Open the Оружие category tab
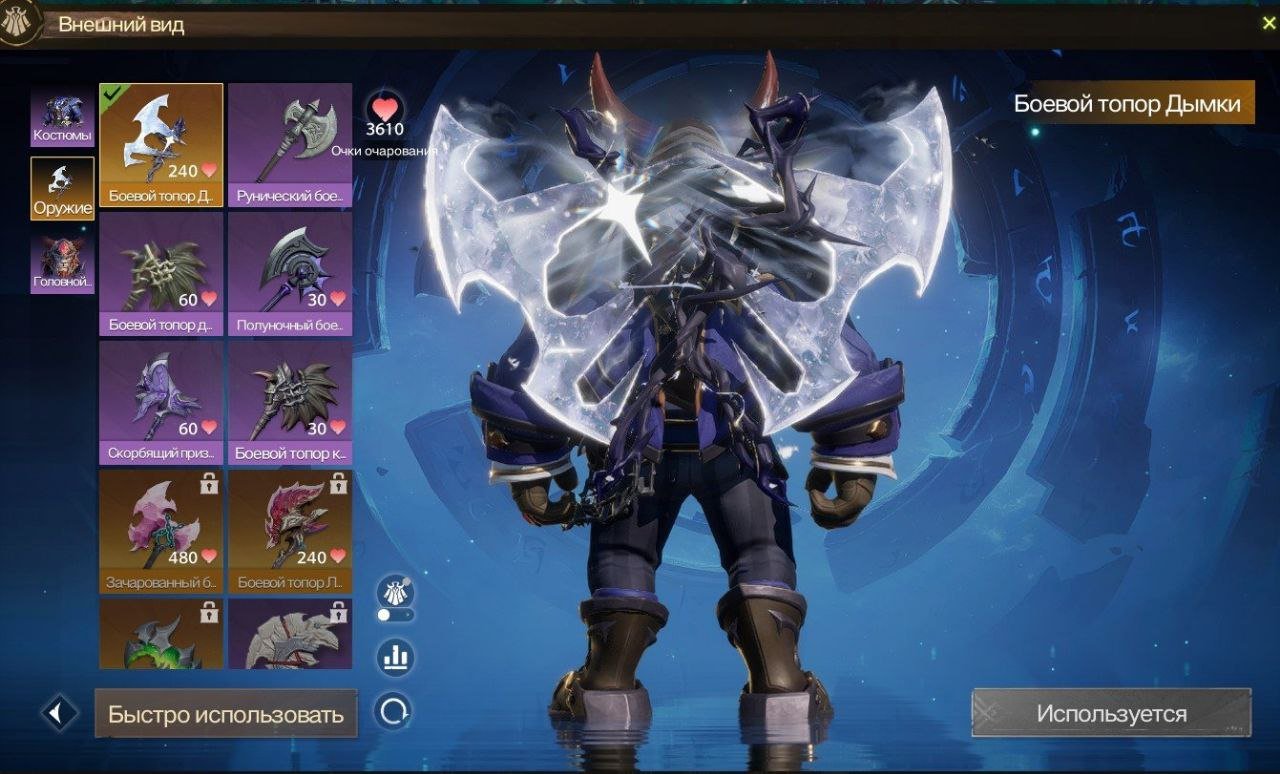The image size is (1280, 774). pyautogui.click(x=62, y=188)
